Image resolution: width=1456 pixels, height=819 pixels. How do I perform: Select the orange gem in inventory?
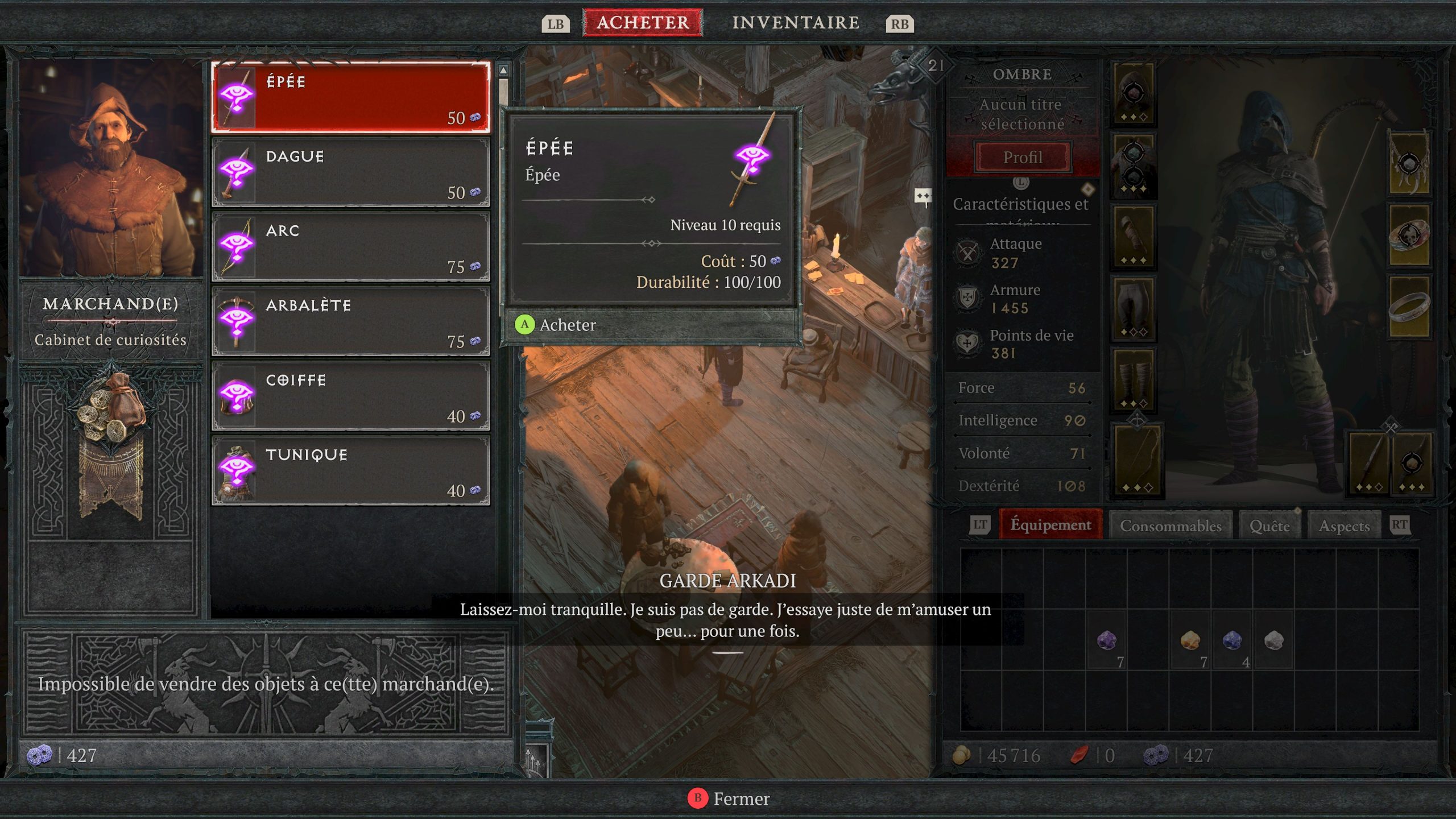[x=1190, y=642]
